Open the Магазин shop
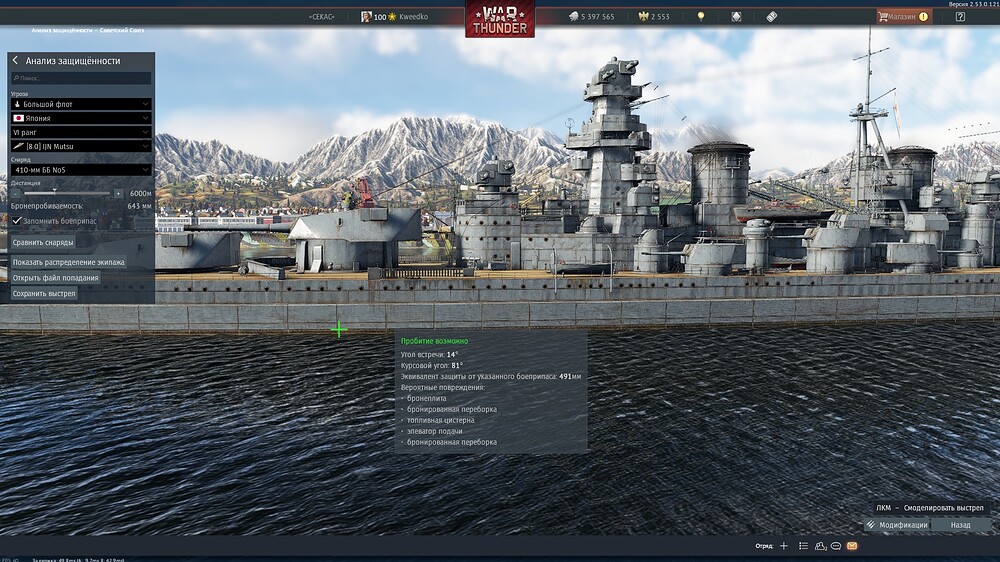The height and width of the screenshot is (562, 1000). (903, 16)
